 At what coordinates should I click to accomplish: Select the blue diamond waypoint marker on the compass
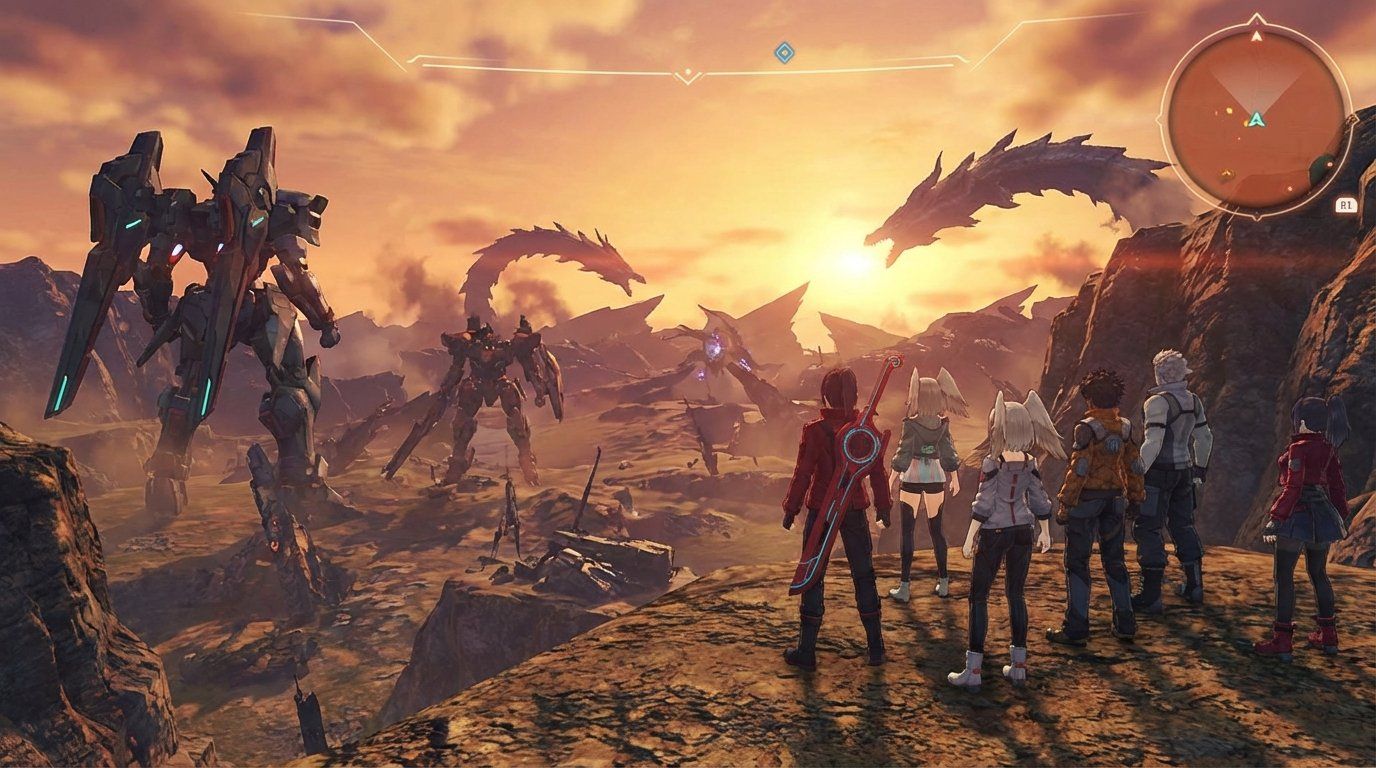pos(784,52)
